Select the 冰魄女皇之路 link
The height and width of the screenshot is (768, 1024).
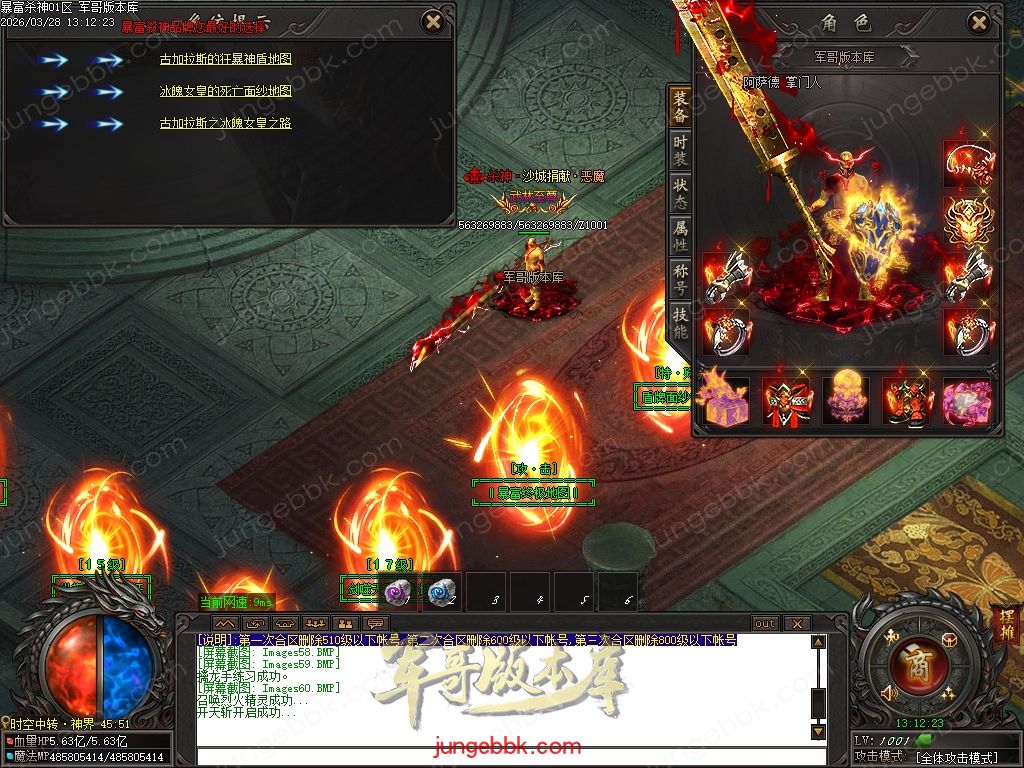226,124
